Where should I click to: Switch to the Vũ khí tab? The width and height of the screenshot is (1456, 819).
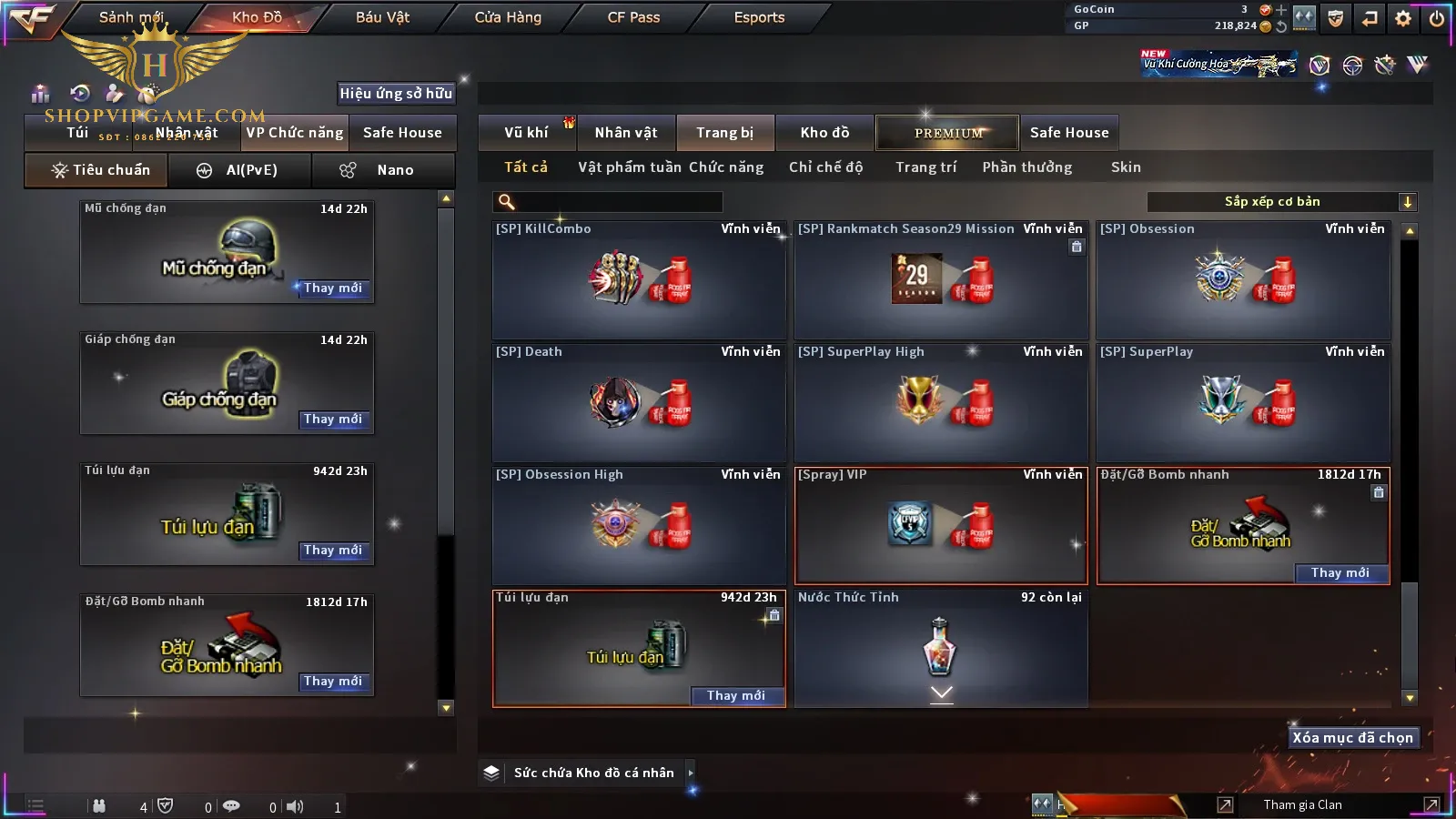click(x=526, y=133)
